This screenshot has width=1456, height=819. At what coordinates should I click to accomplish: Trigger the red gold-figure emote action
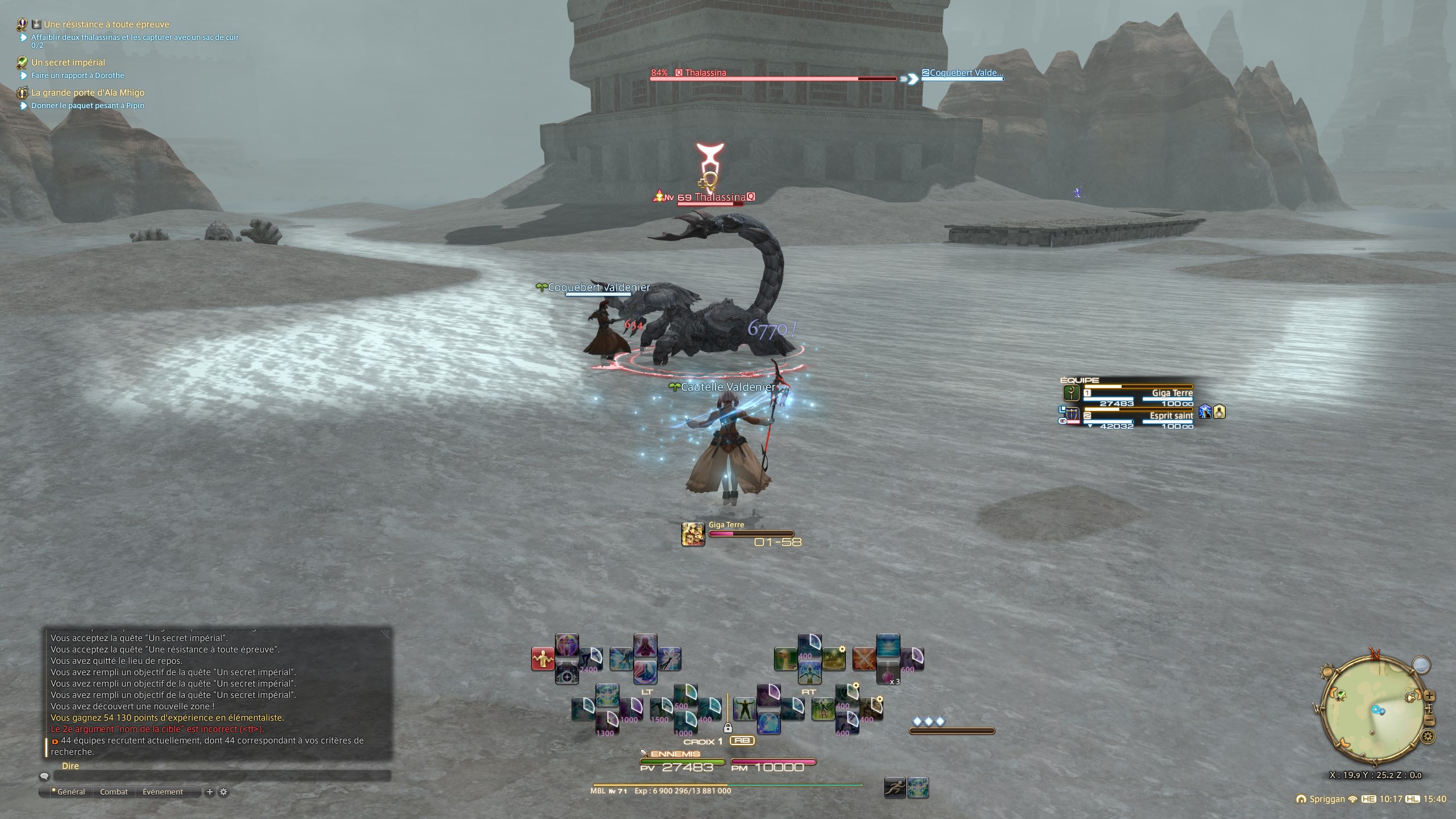(543, 659)
